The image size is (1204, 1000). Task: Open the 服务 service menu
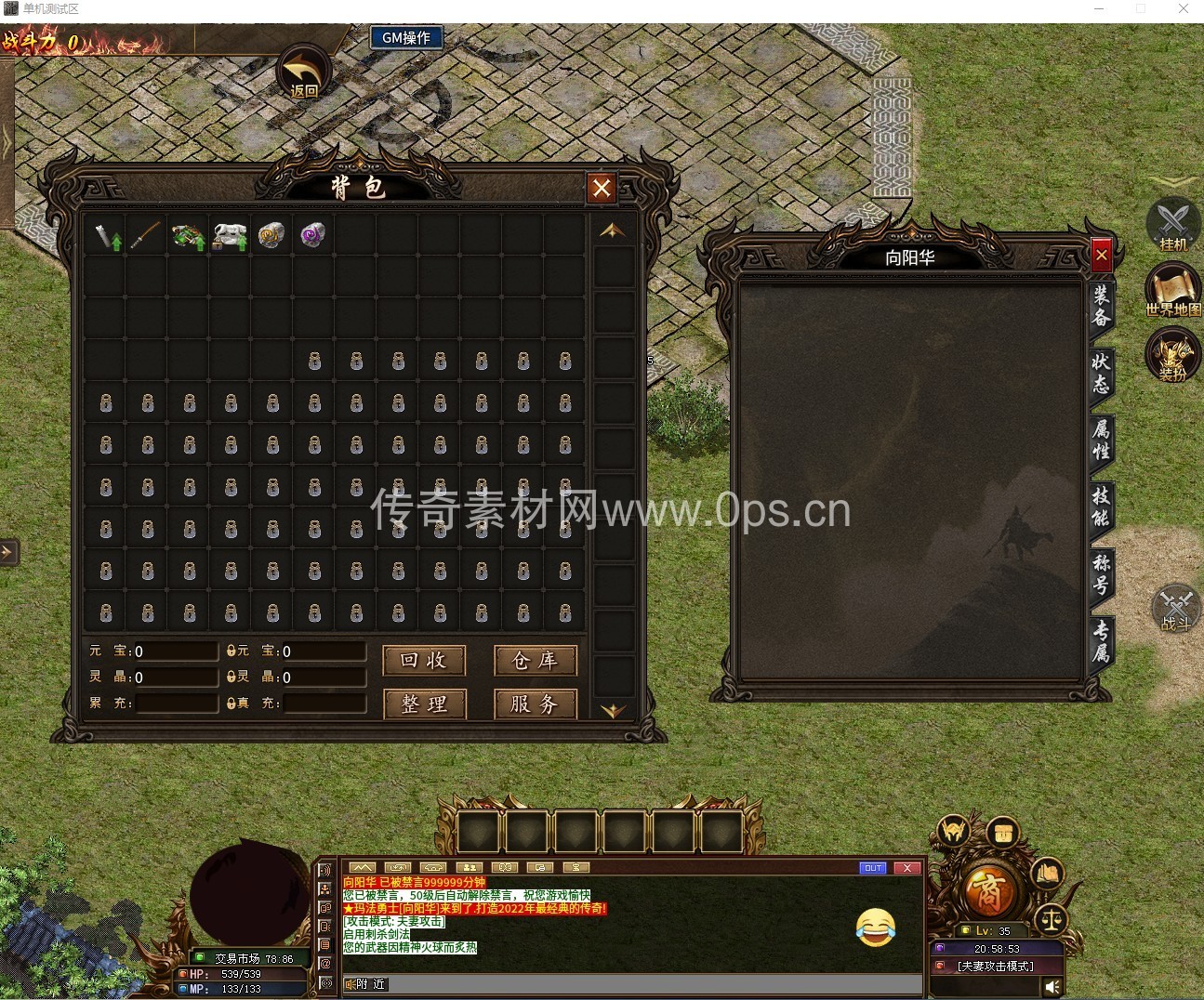pos(535,704)
